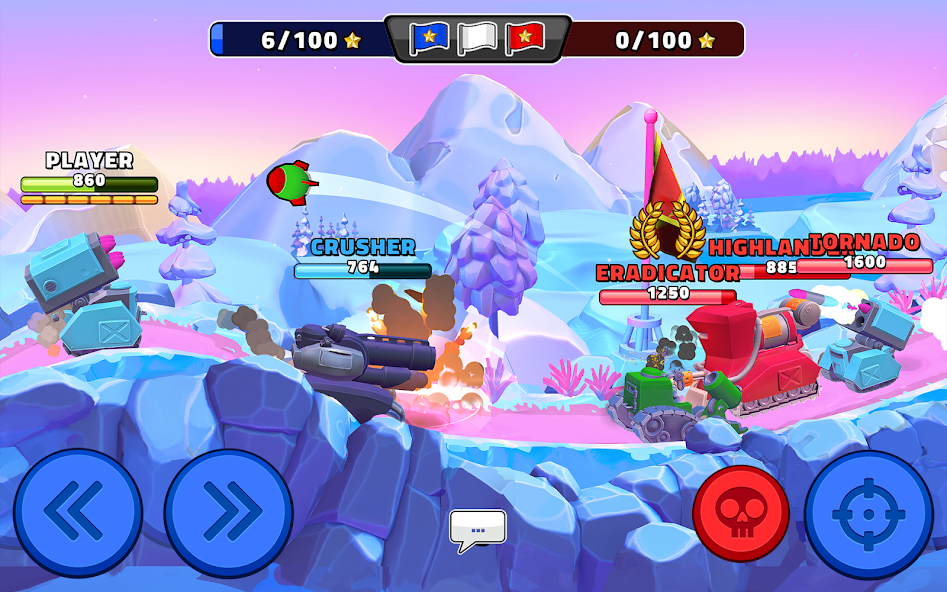Open the chat speech bubble

point(477,529)
